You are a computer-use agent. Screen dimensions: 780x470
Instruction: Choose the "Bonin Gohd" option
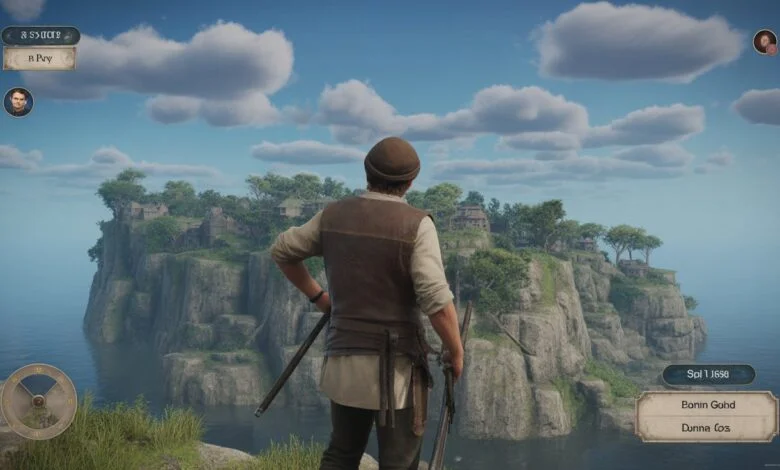pyautogui.click(x=707, y=405)
